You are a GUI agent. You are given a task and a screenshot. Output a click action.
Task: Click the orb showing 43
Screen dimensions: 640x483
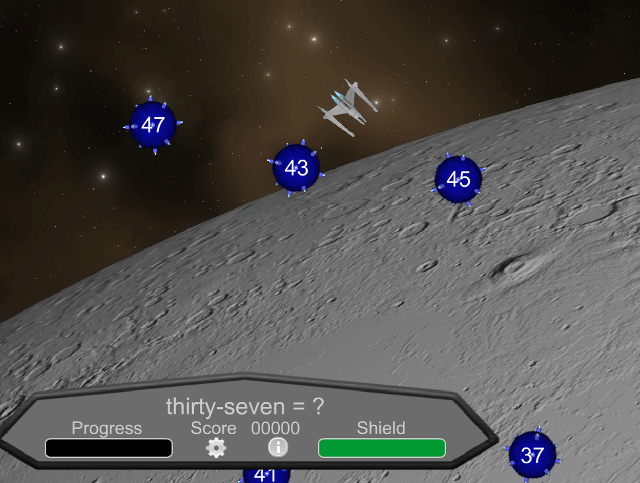(x=296, y=168)
